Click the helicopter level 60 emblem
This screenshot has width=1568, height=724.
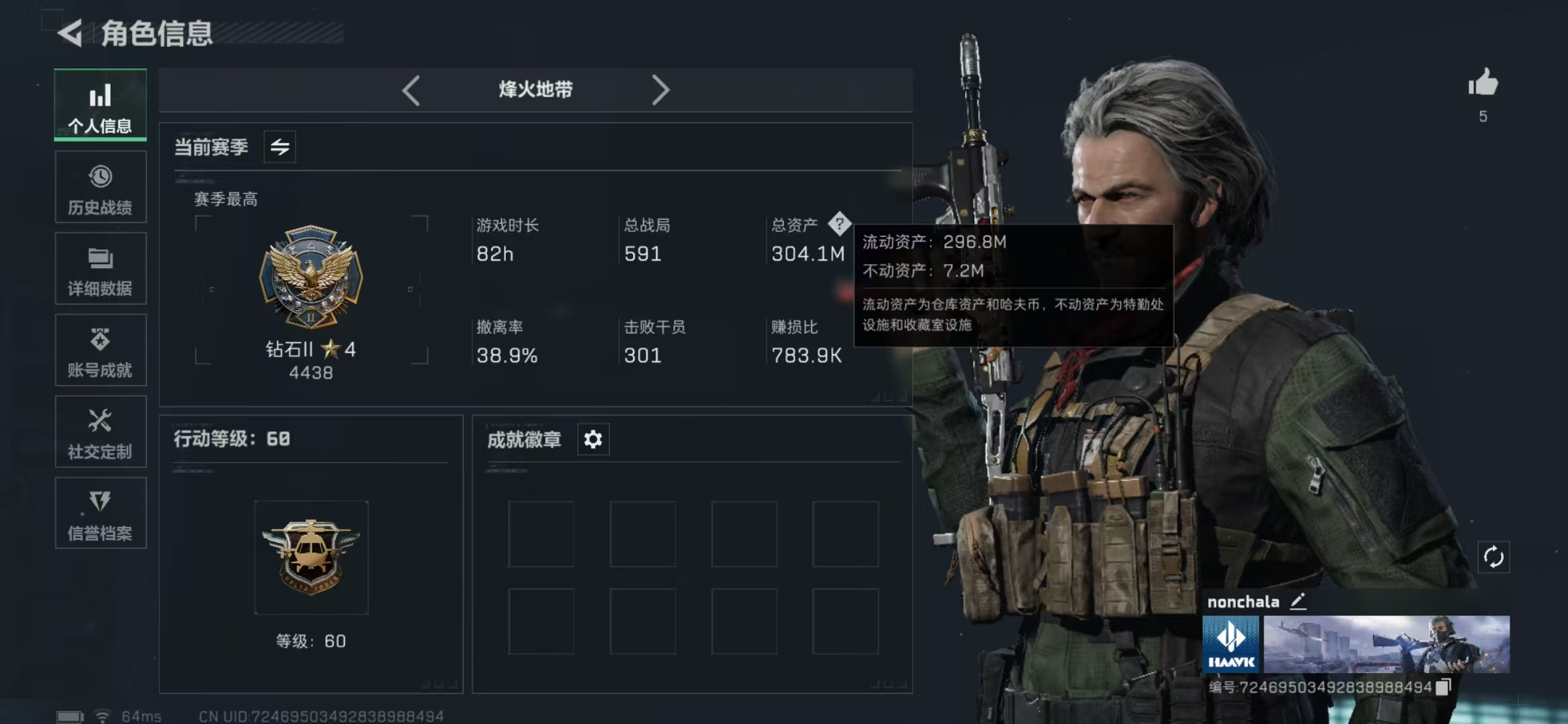pyautogui.click(x=312, y=556)
